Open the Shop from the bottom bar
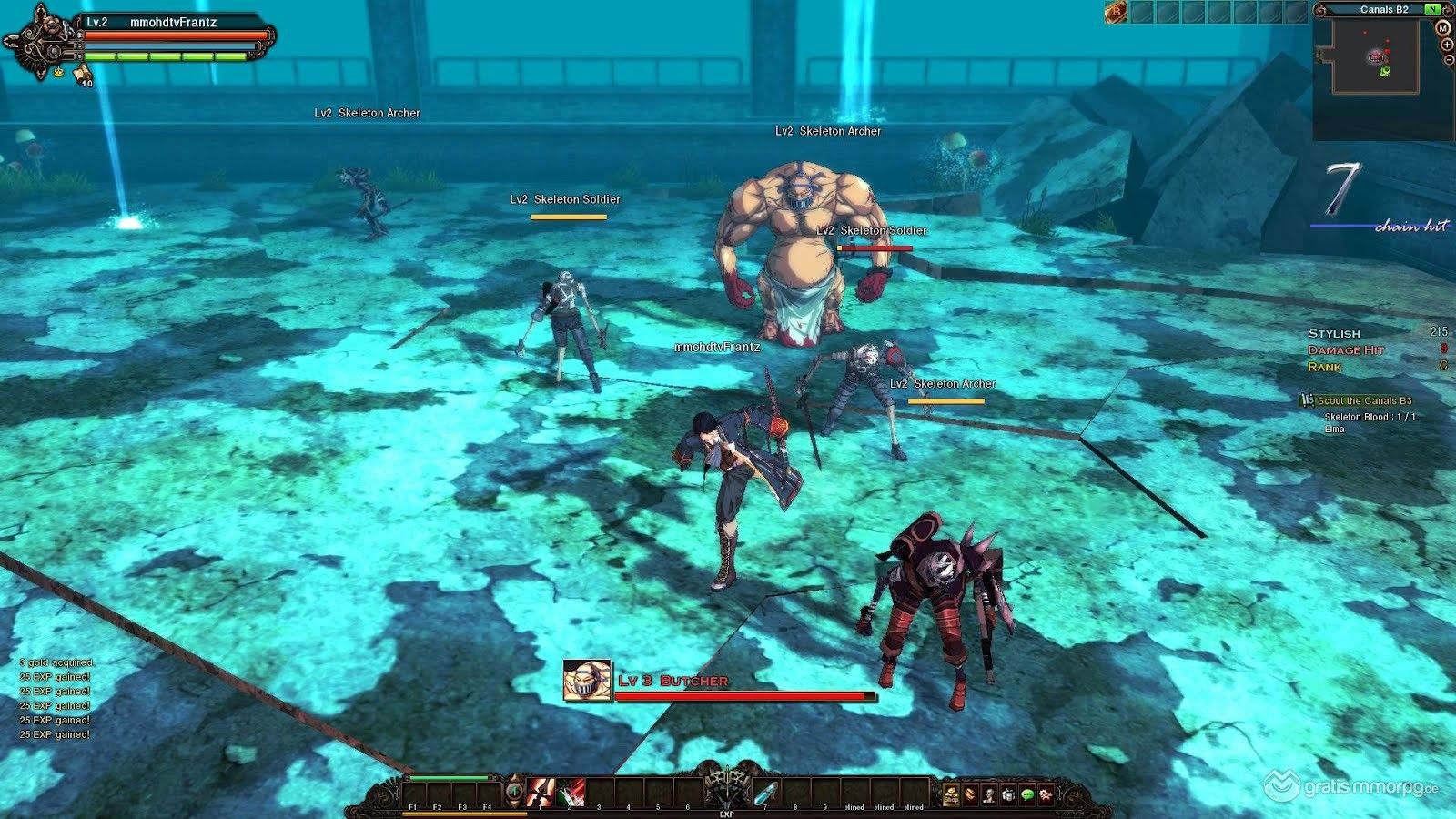 tap(951, 794)
